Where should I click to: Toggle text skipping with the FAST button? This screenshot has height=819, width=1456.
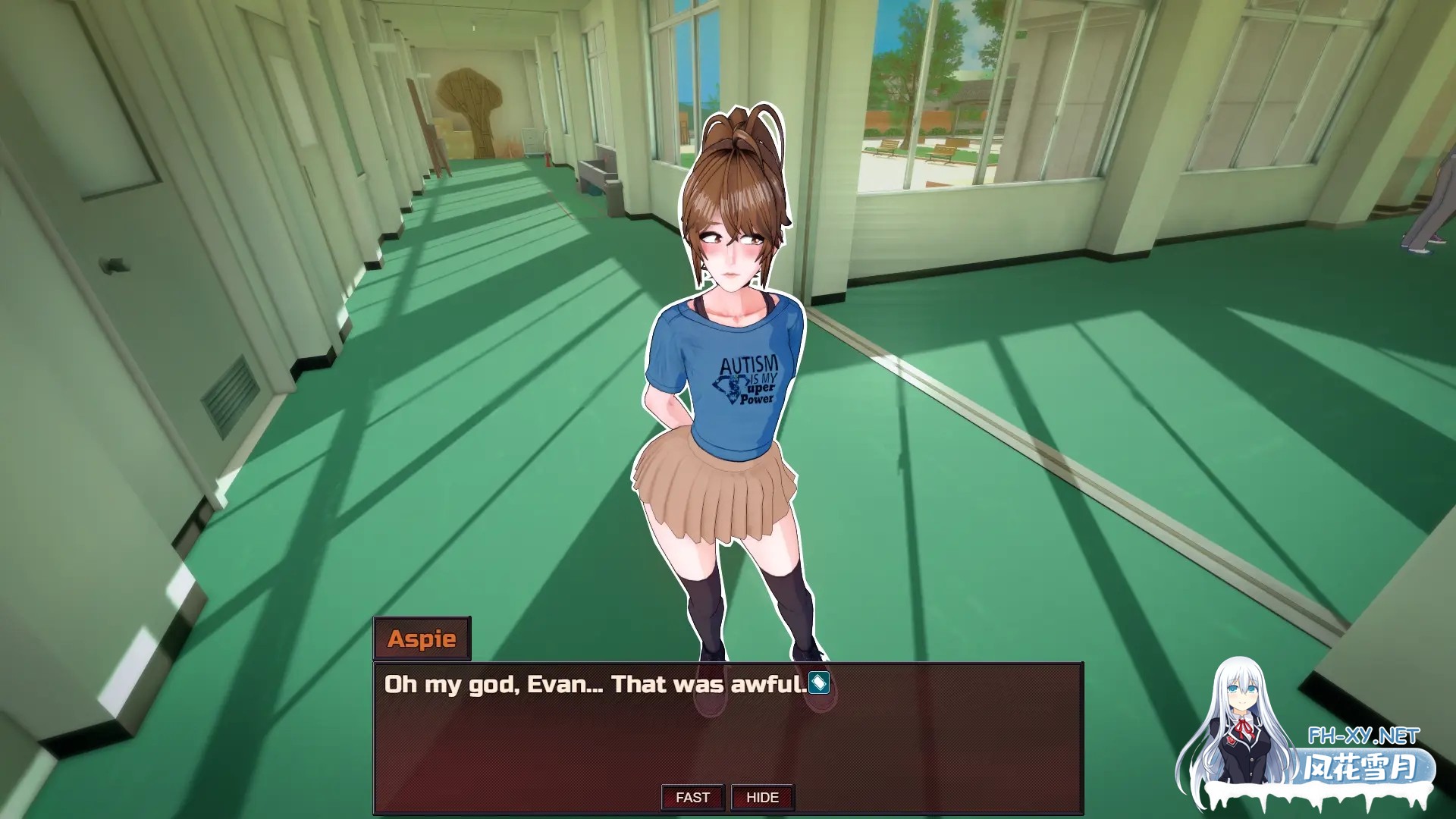[692, 797]
